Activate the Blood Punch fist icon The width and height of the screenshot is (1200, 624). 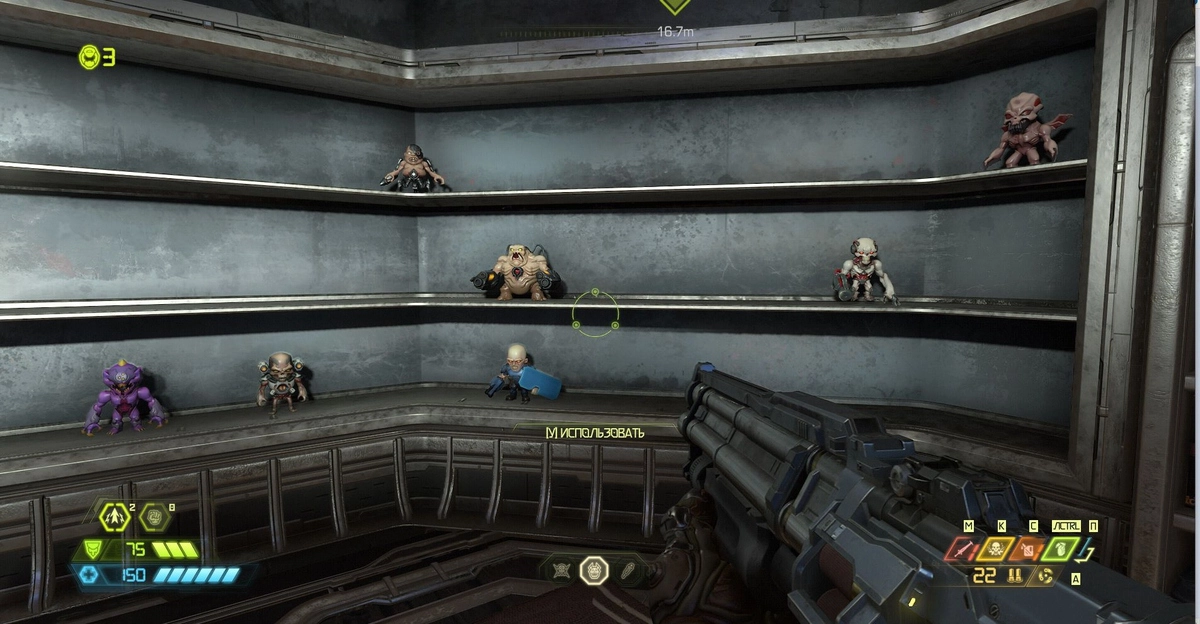(154, 517)
